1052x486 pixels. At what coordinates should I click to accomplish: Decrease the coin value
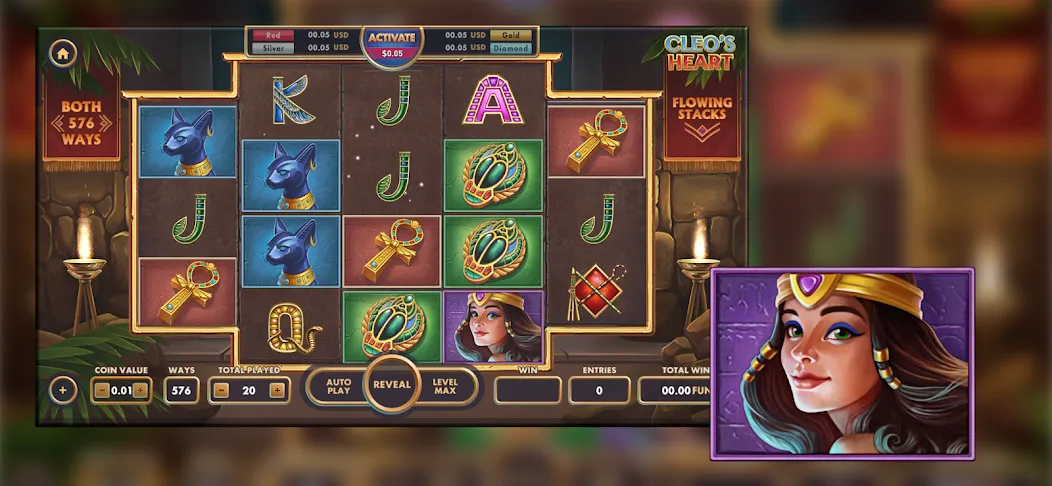pos(101,390)
